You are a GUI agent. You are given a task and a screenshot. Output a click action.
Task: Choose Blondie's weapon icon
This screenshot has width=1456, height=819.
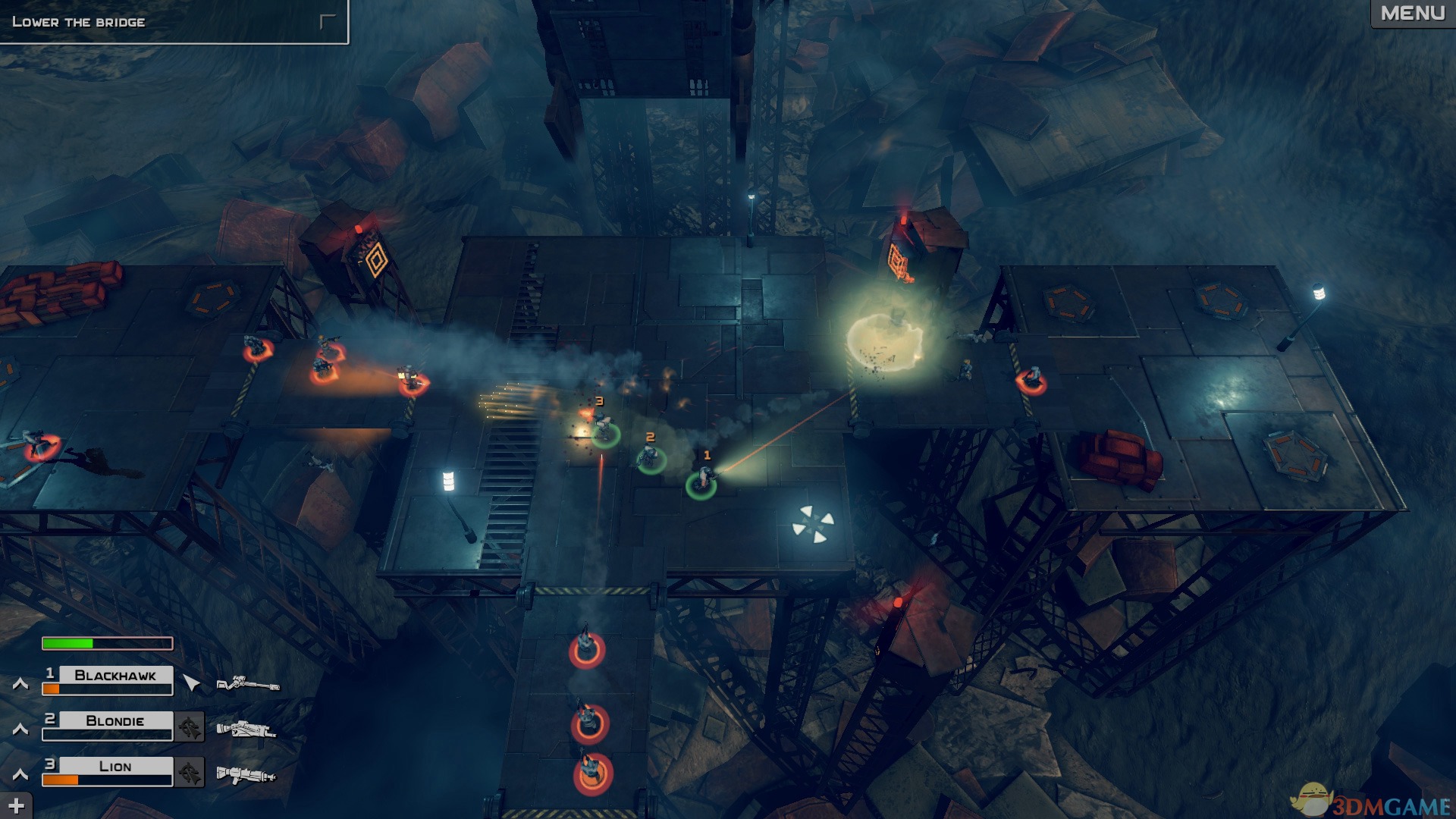point(246,730)
